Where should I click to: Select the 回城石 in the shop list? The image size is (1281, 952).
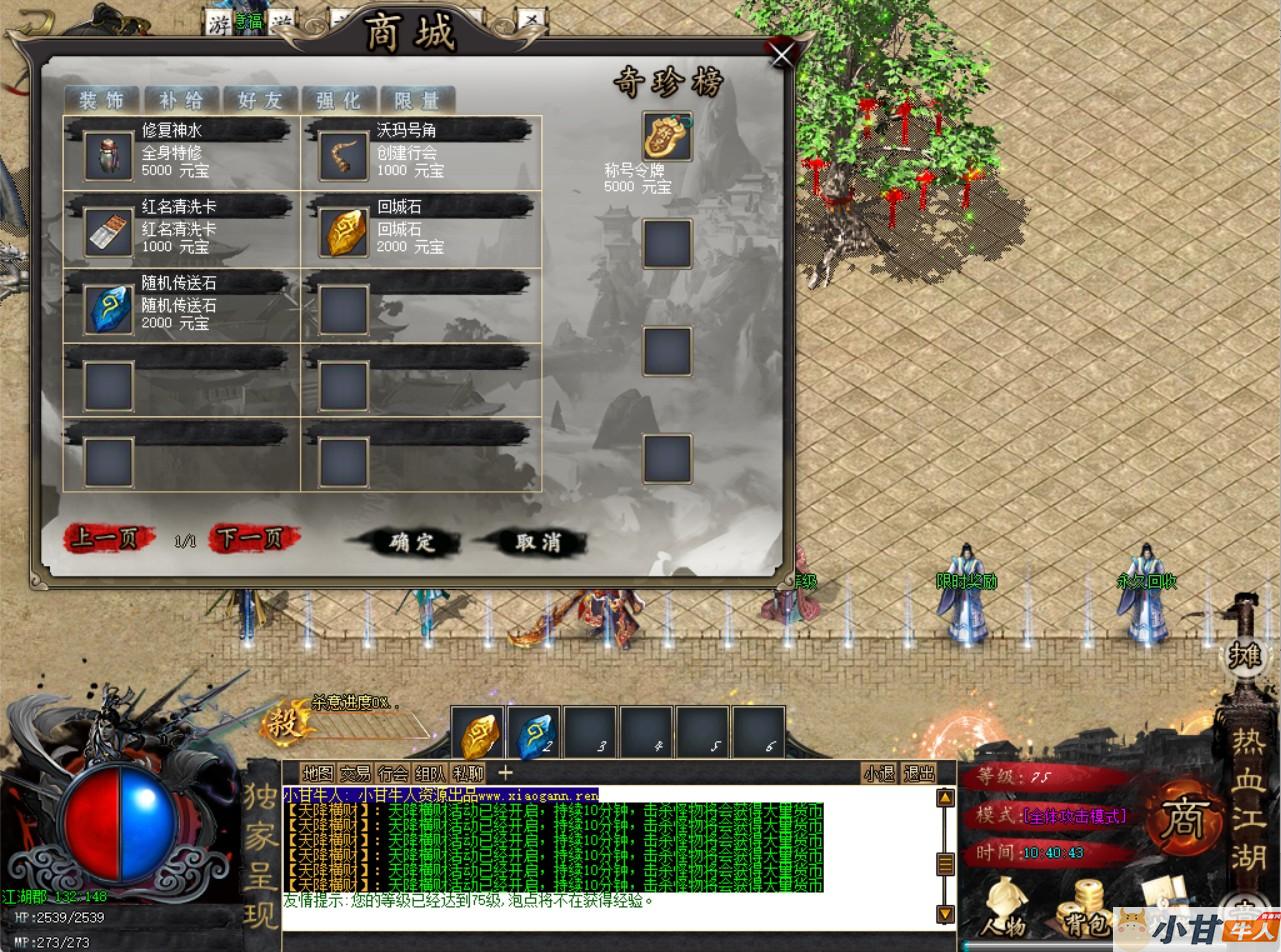(344, 232)
